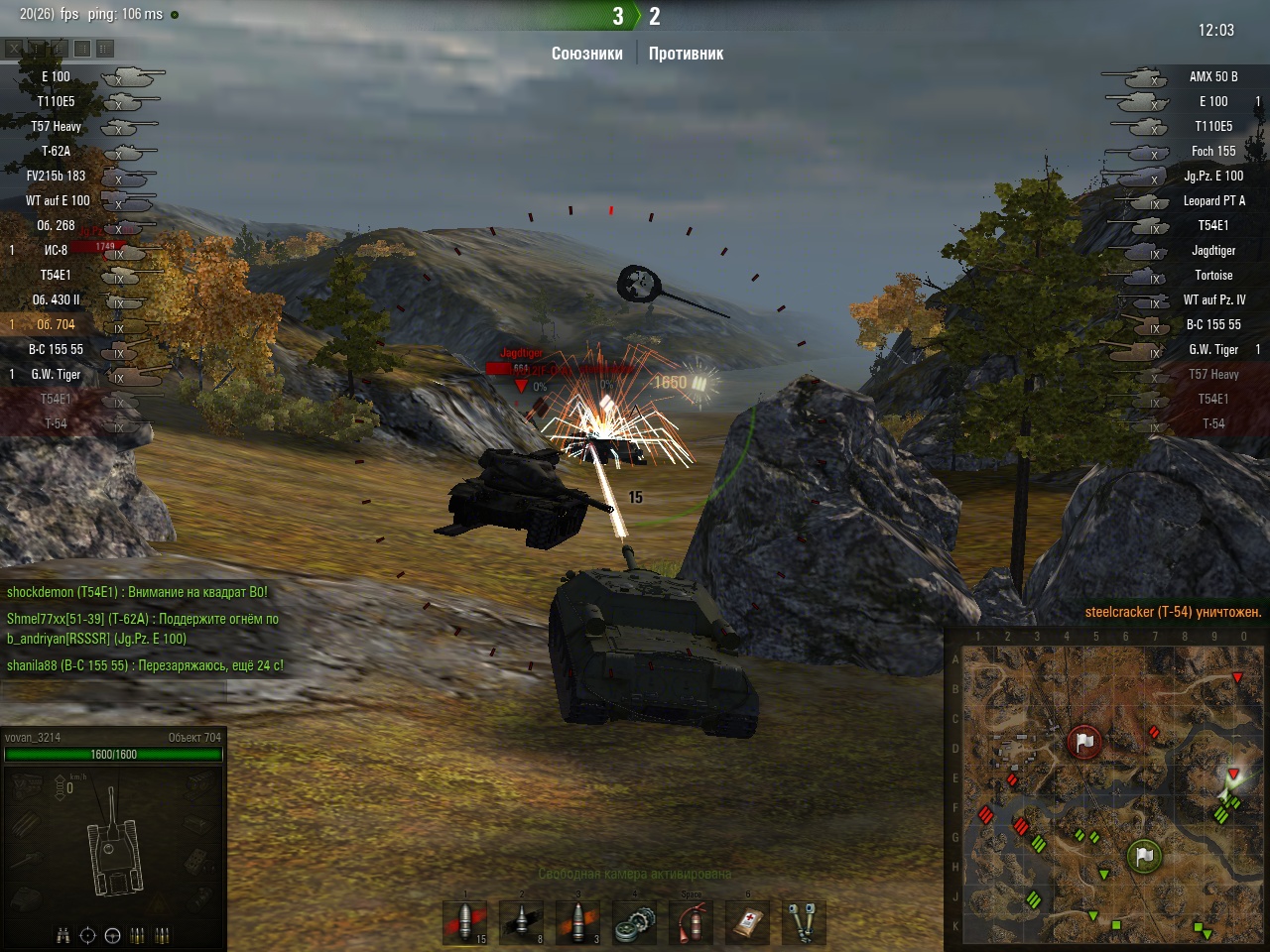Select enemy G.W. Tiger in list
Image resolution: width=1270 pixels, height=952 pixels.
click(x=1212, y=349)
